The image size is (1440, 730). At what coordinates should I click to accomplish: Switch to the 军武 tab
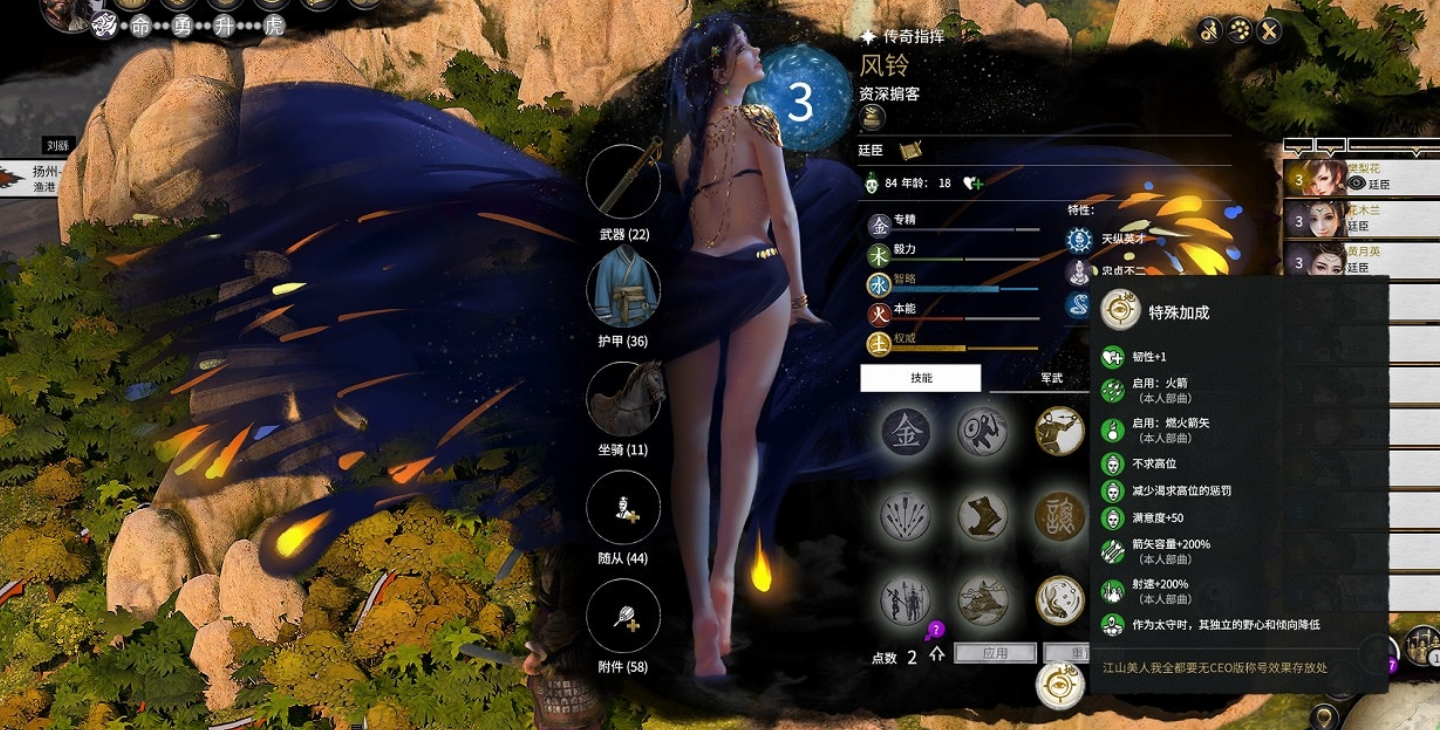[x=1051, y=378]
